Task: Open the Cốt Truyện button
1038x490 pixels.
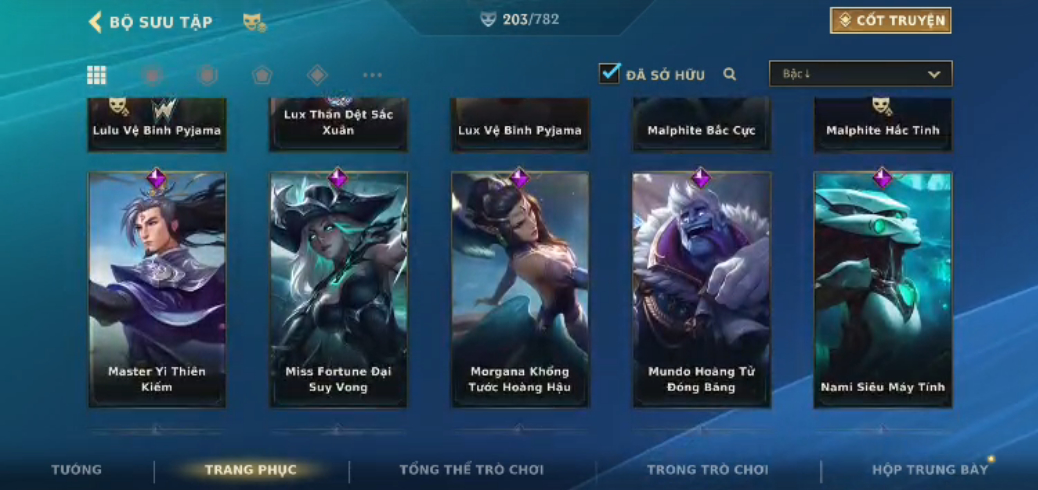Action: click(x=890, y=20)
